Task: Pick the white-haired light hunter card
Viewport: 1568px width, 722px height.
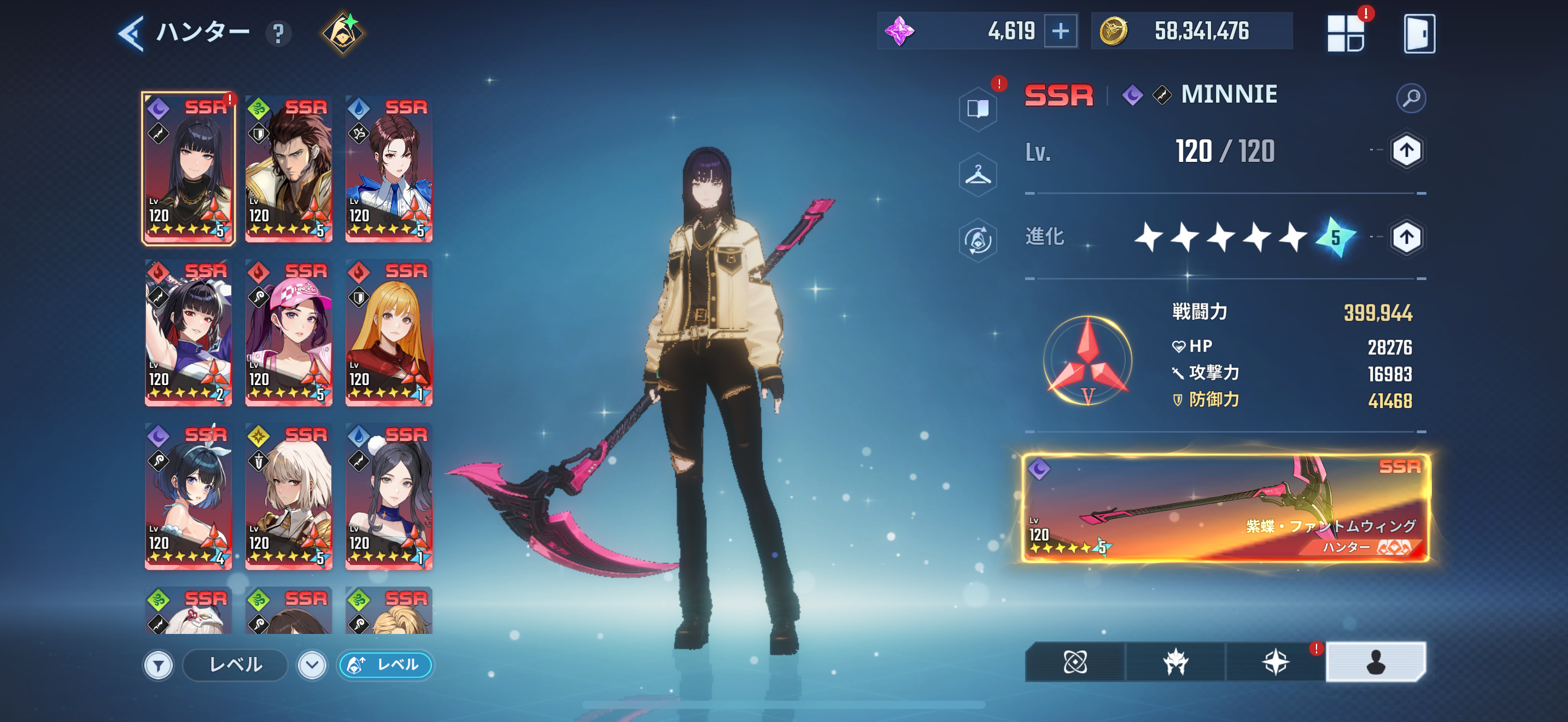Action: pos(289,497)
